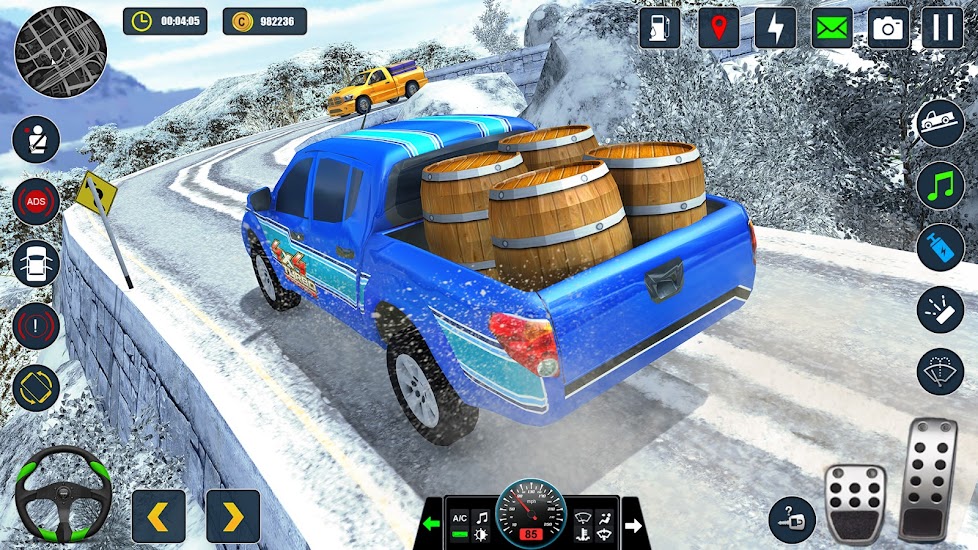This screenshot has width=978, height=550.
Task: Tap the yellow rotate device icon
Action: pyautogui.click(x=36, y=388)
